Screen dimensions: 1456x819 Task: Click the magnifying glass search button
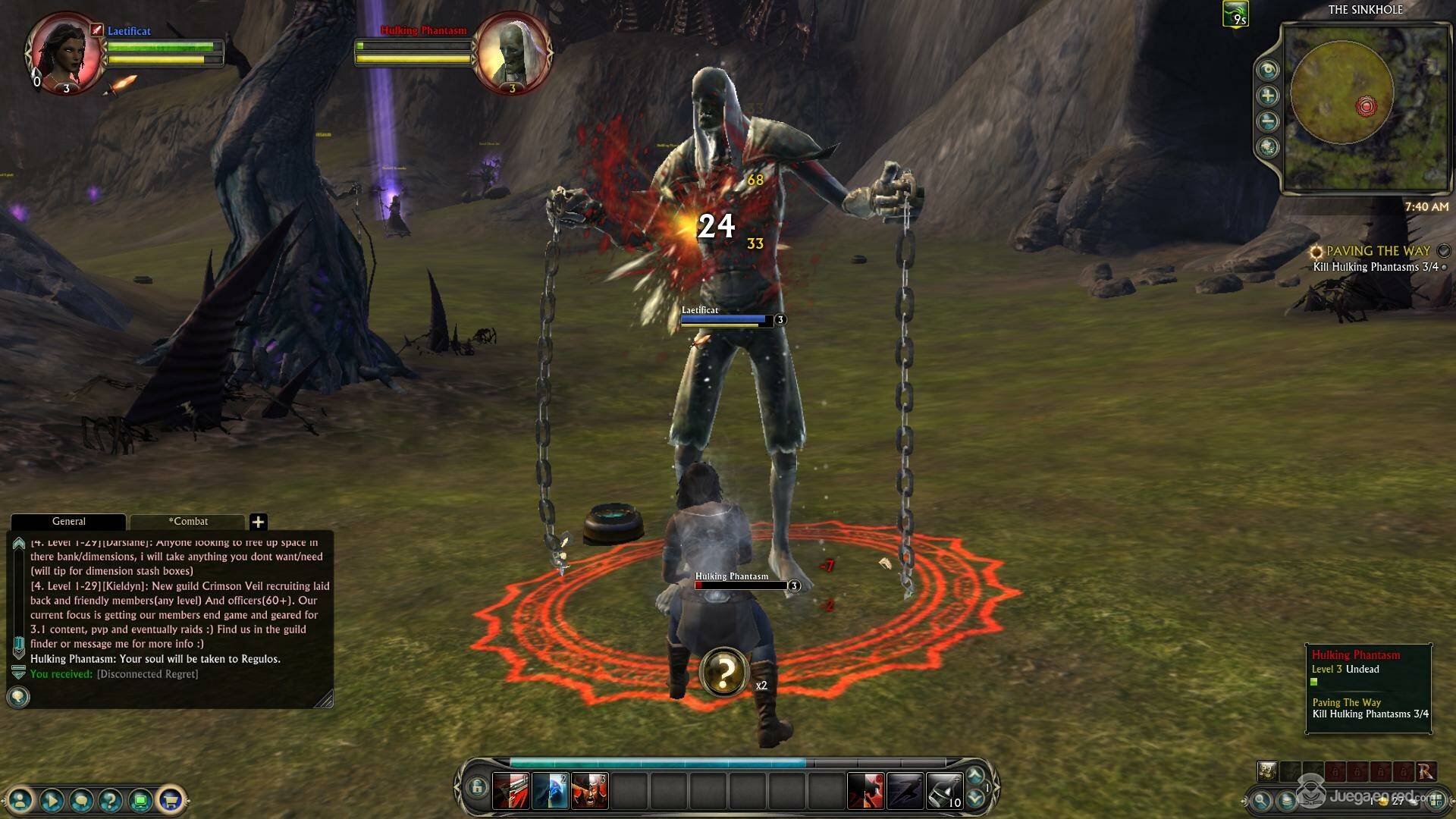click(1261, 800)
